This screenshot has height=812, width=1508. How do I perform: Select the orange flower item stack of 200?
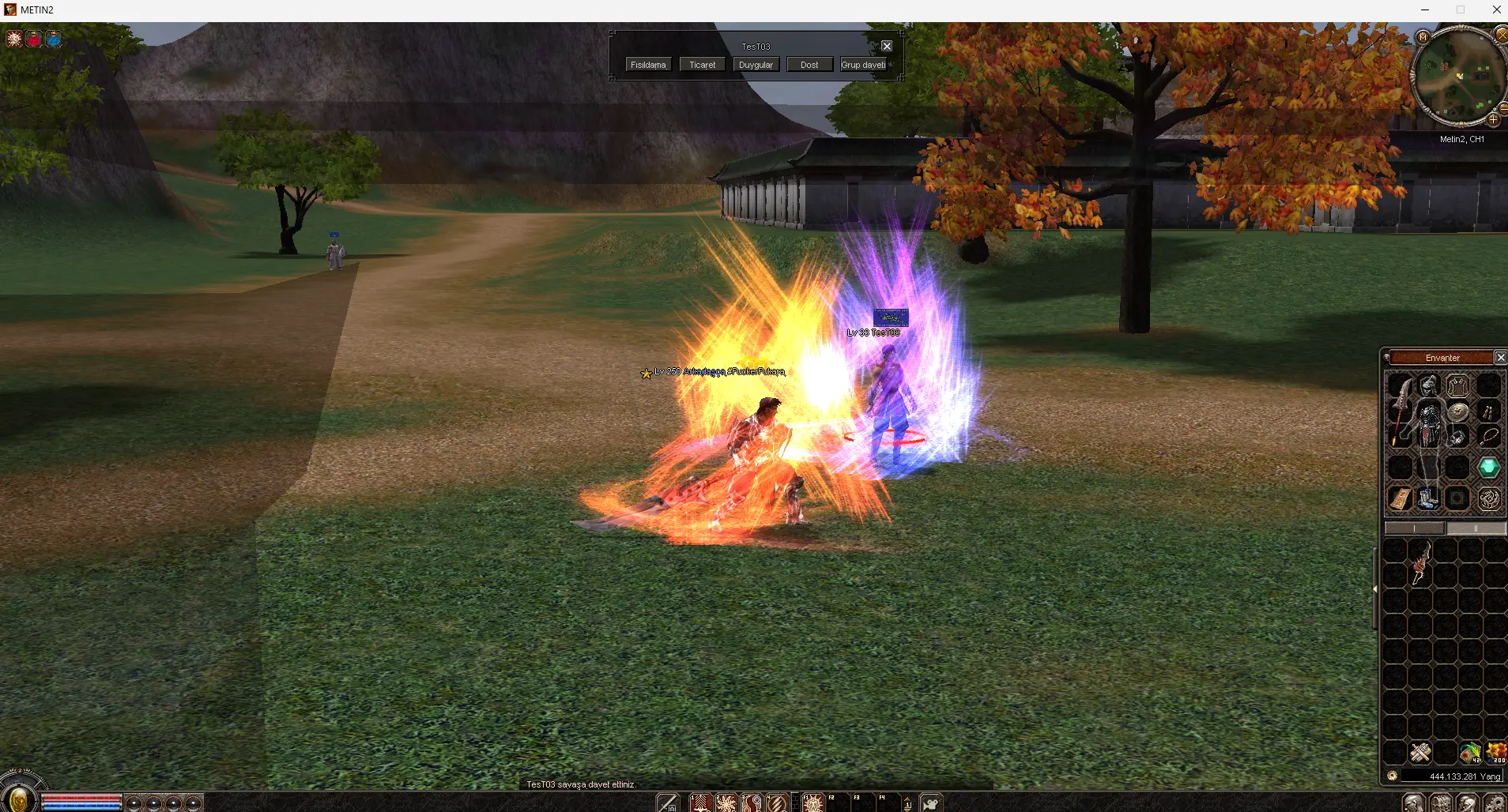tap(1496, 753)
